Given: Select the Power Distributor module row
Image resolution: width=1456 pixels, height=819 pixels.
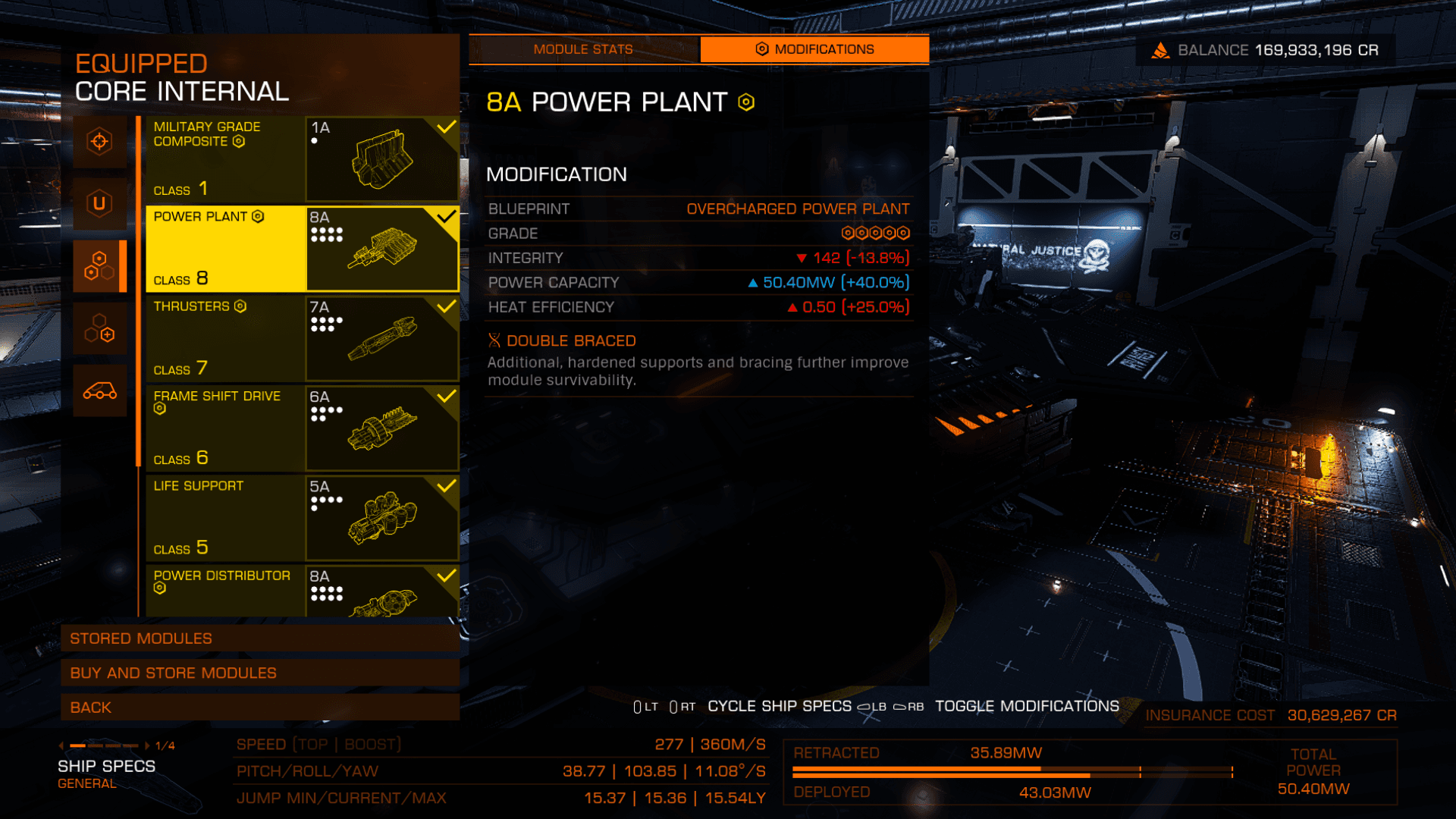Looking at the screenshot, I should pyautogui.click(x=302, y=591).
